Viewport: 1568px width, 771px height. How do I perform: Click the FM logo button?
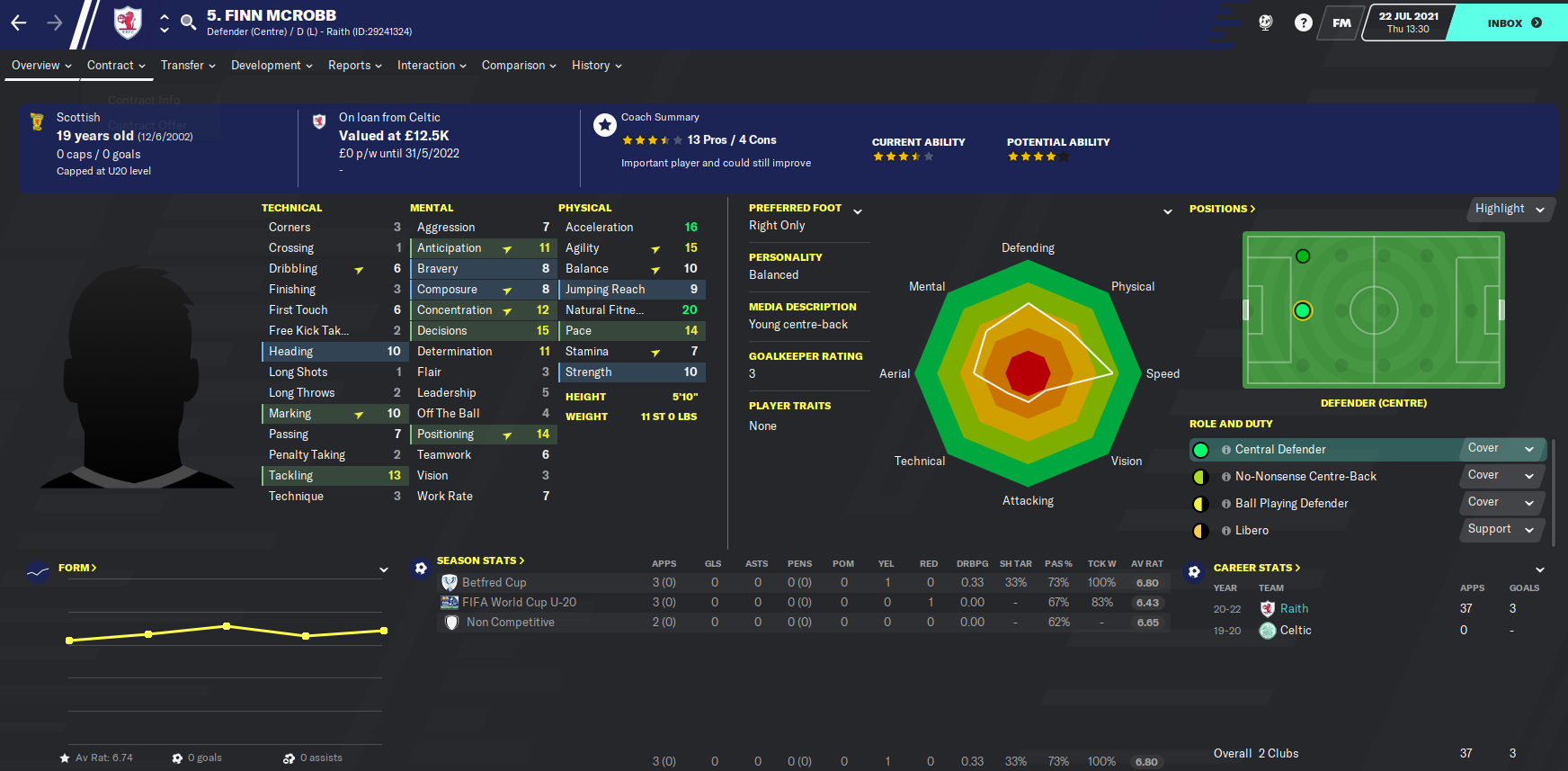click(1341, 22)
